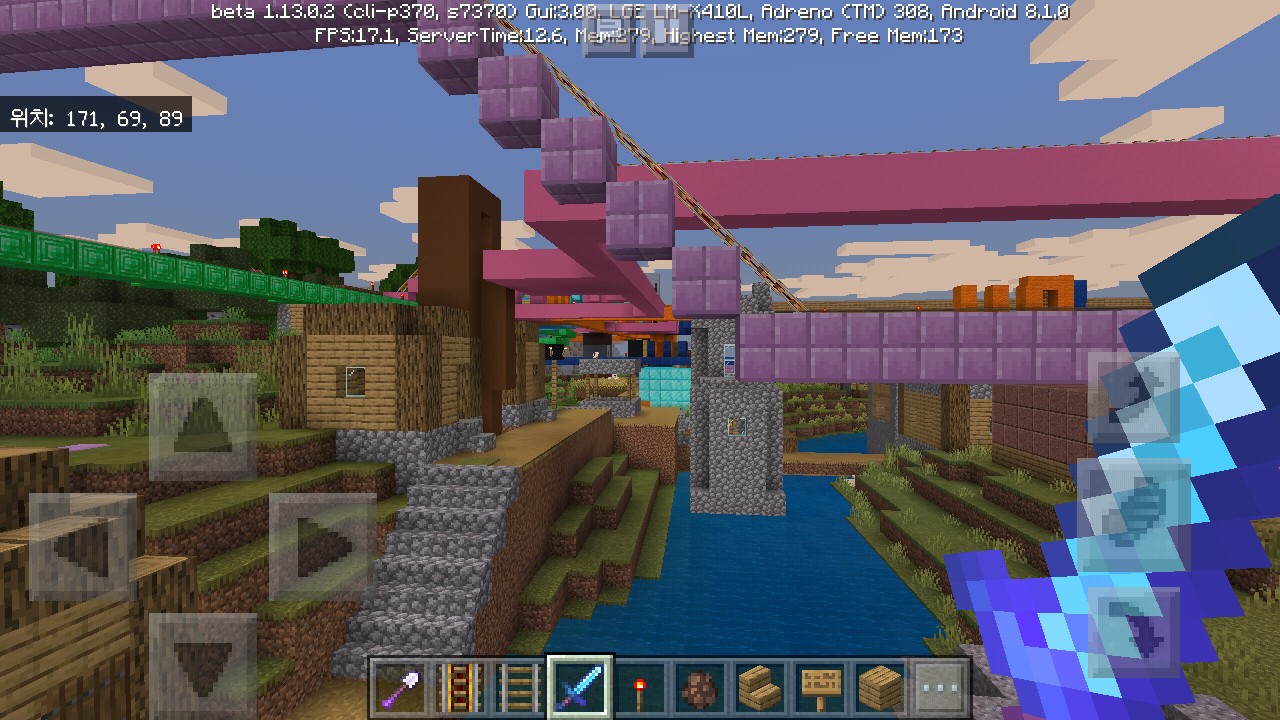Pause the game with the pause button
This screenshot has height=720, width=1280.
pos(667,34)
